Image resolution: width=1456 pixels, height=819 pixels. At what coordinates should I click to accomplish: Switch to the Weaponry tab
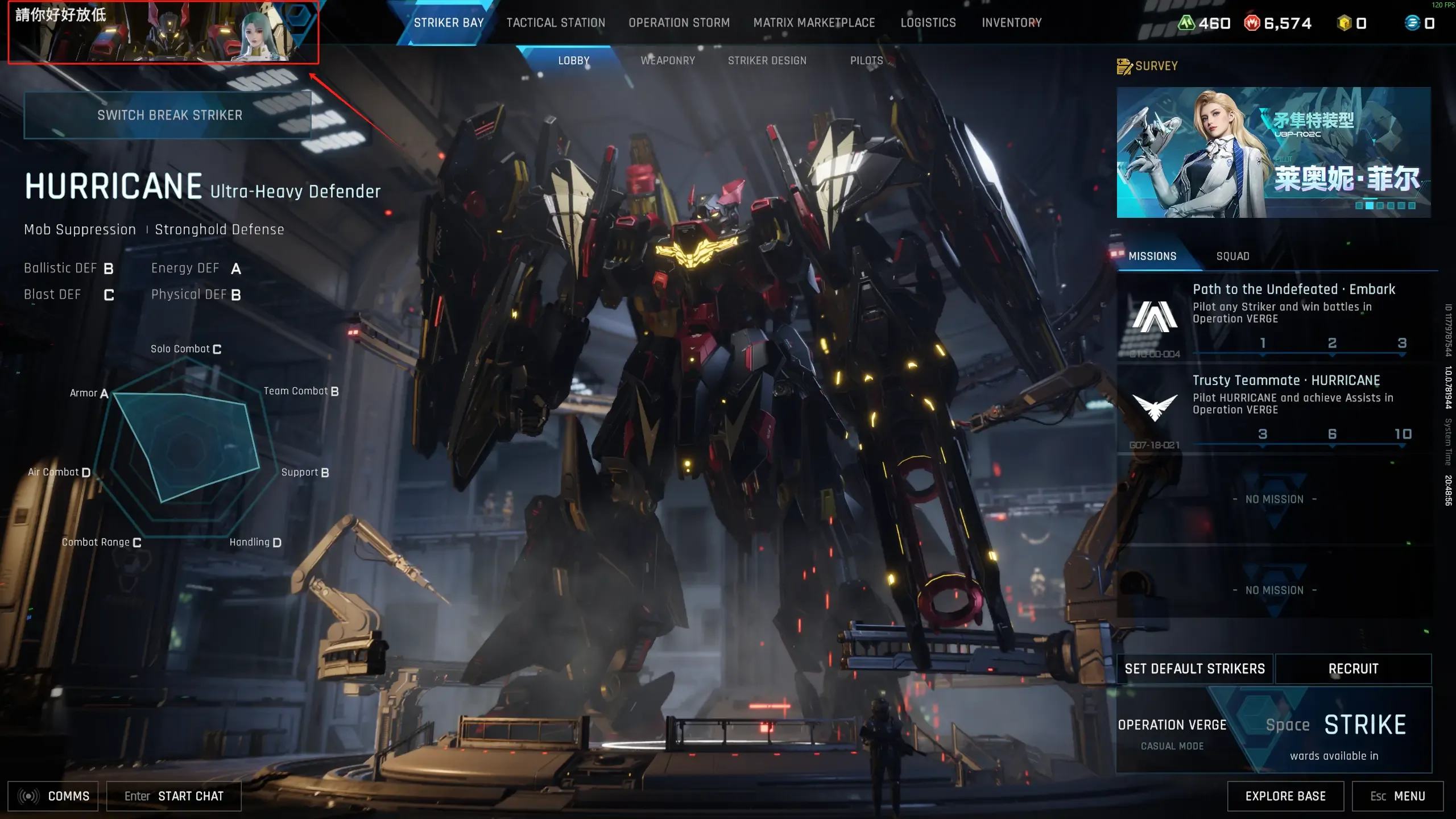coord(668,61)
